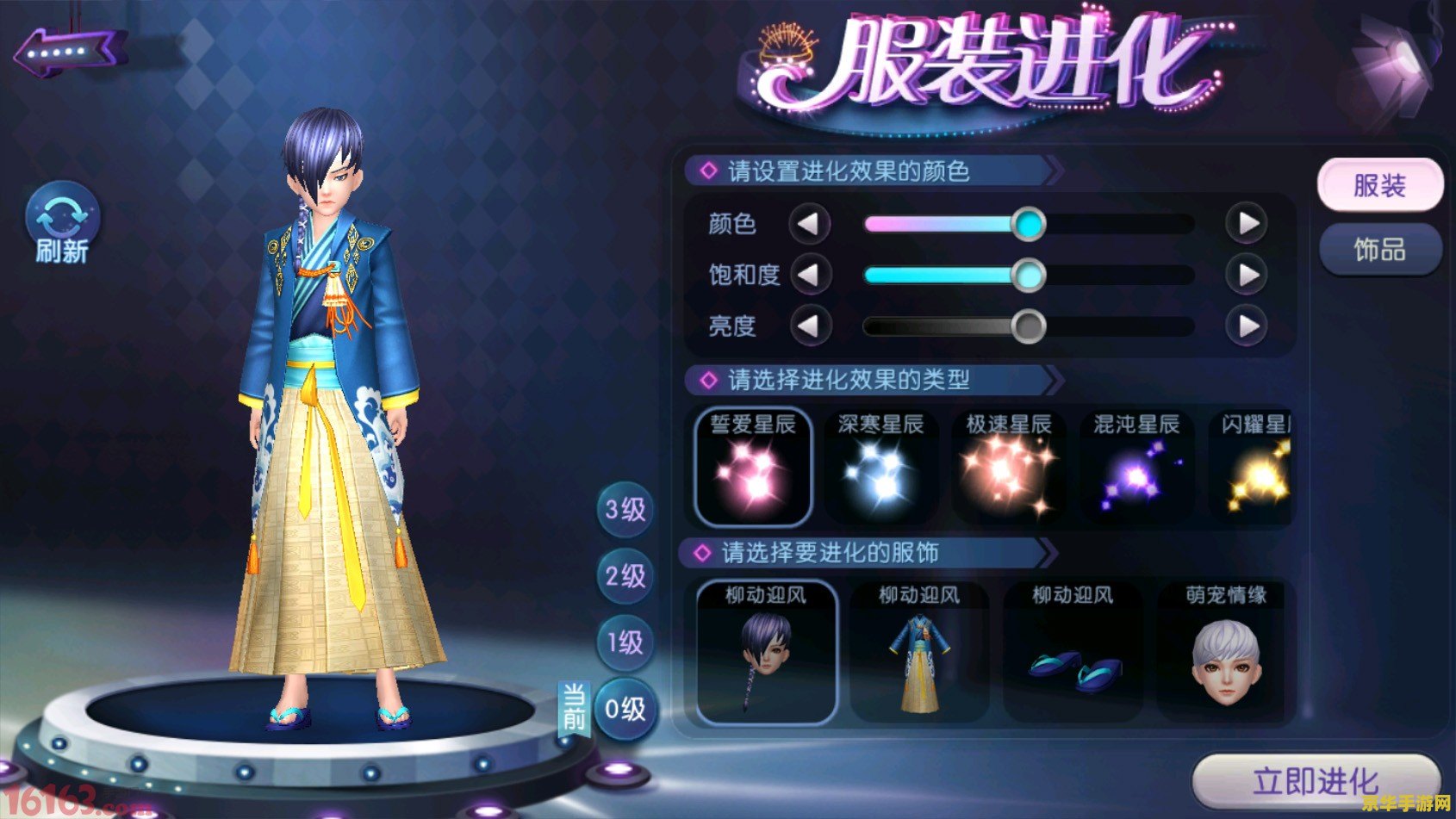Select the 混沌星辰 purple star effect

[x=1136, y=468]
